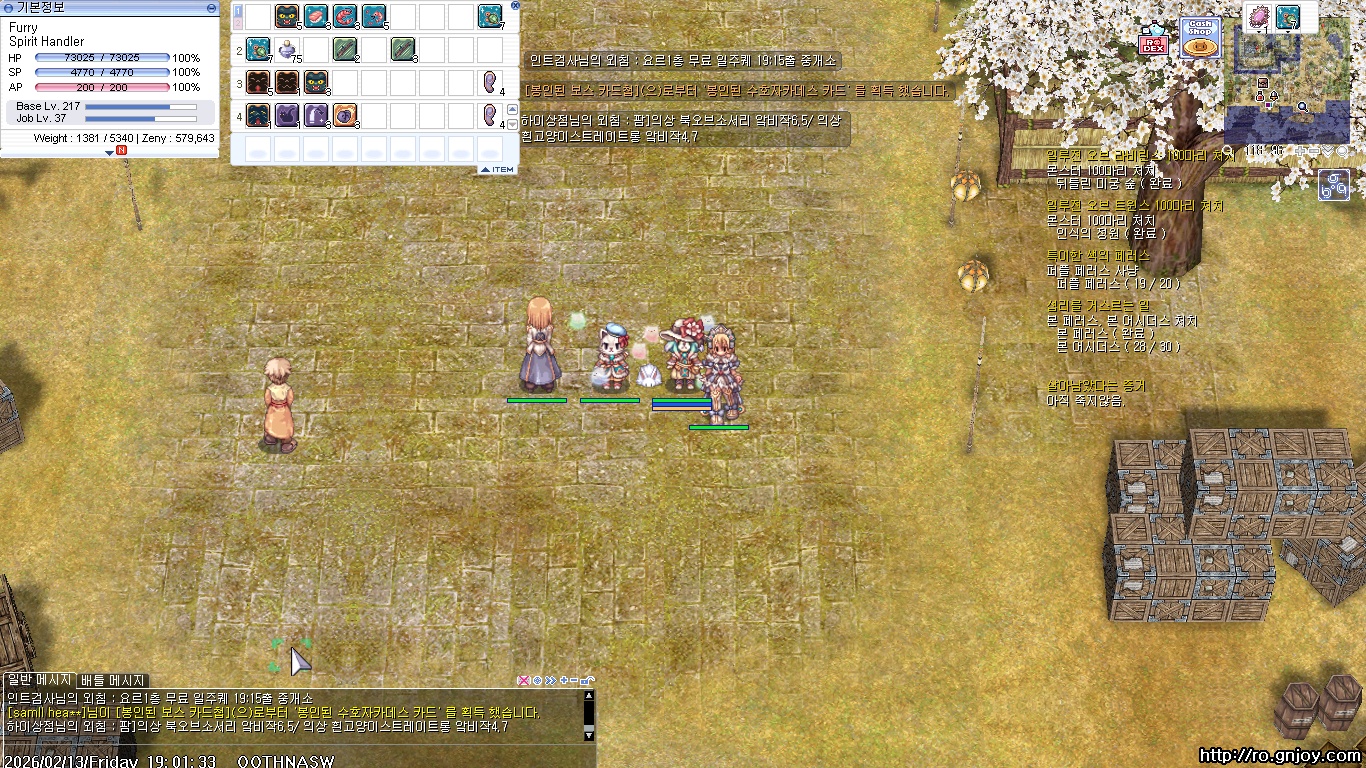This screenshot has width=1366, height=768.
Task: Use the salmon sushi hotbar skill
Action: (316, 16)
